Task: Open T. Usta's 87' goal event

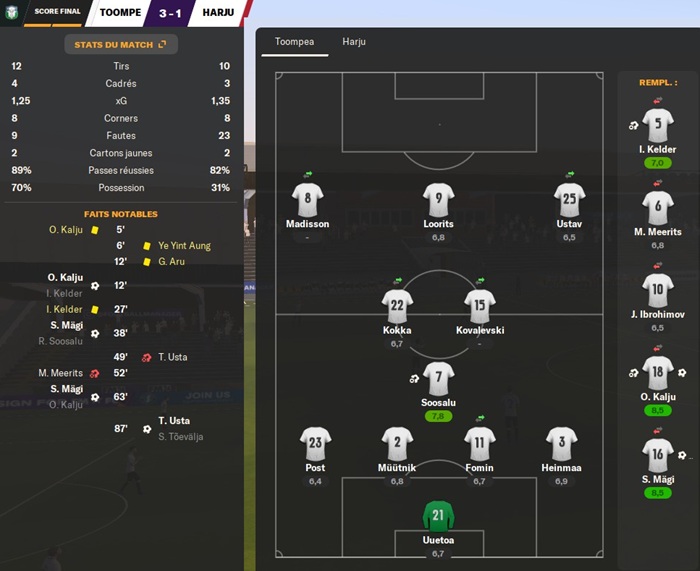Action: click(173, 421)
